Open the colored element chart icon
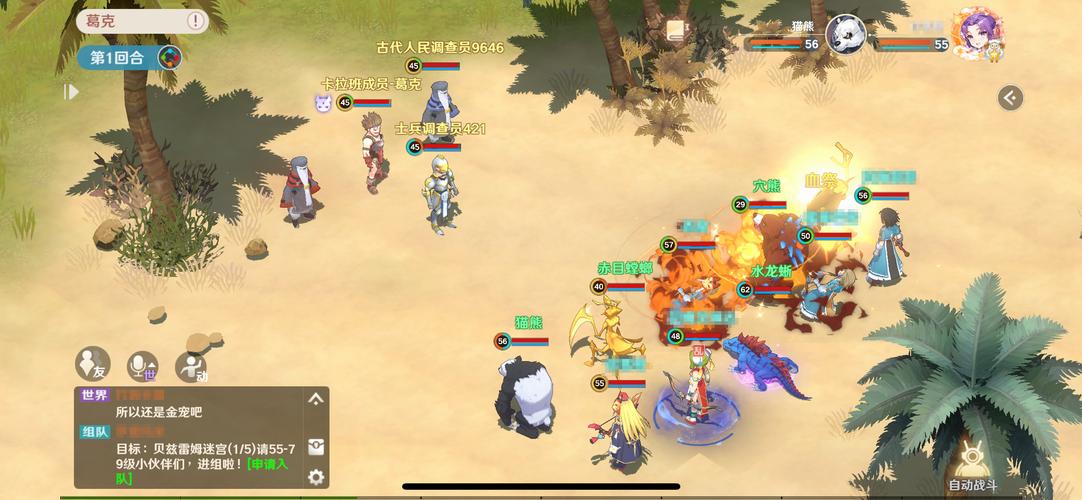1082x500 pixels. (171, 57)
